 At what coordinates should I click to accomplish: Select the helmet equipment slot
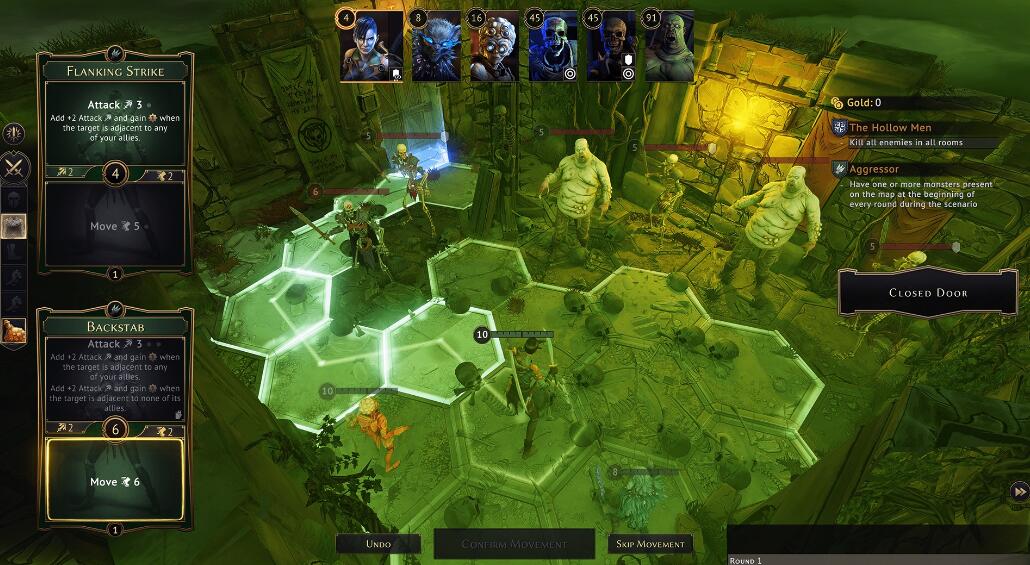(15, 198)
